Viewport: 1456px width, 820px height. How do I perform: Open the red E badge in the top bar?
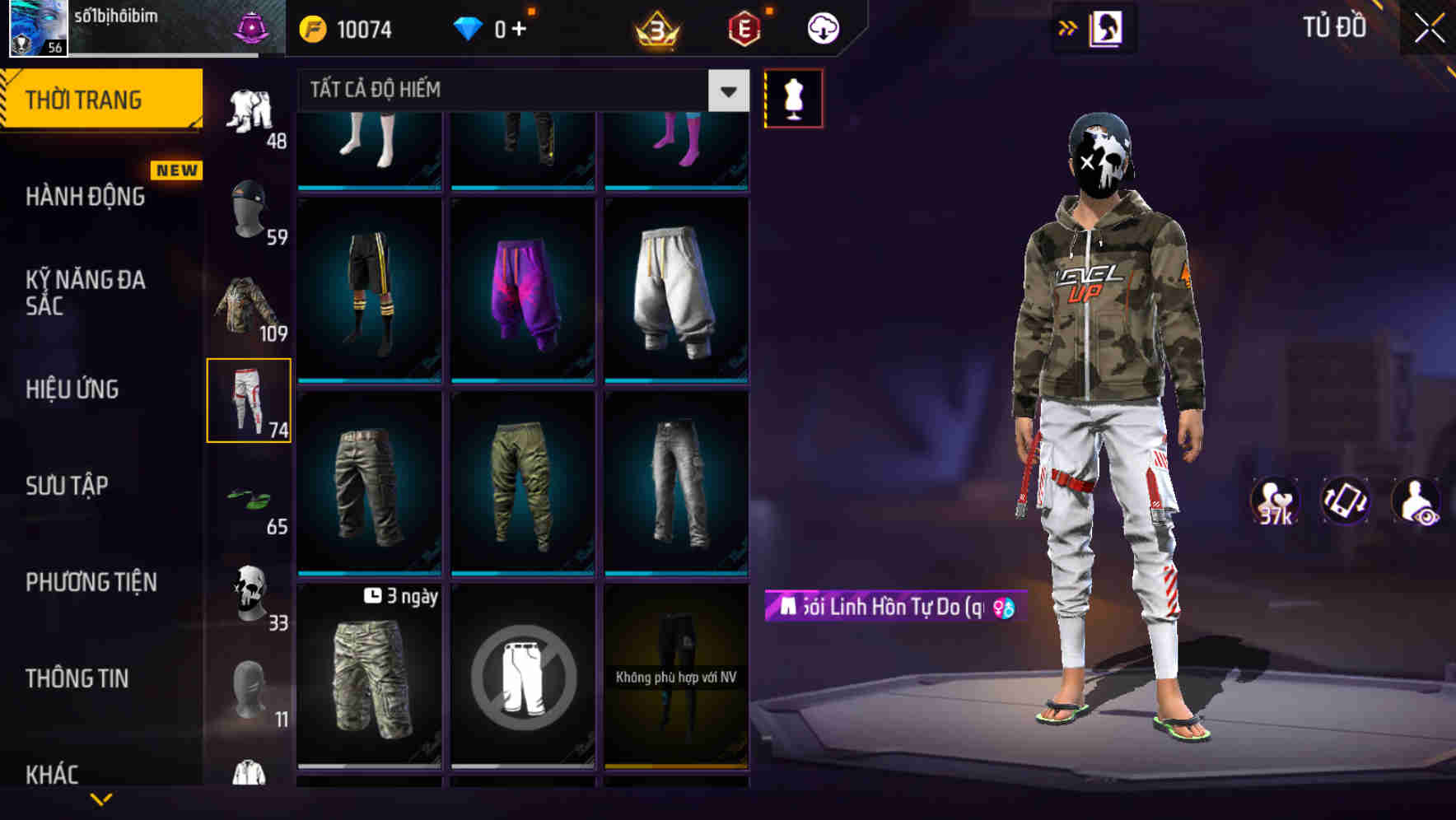pyautogui.click(x=744, y=27)
